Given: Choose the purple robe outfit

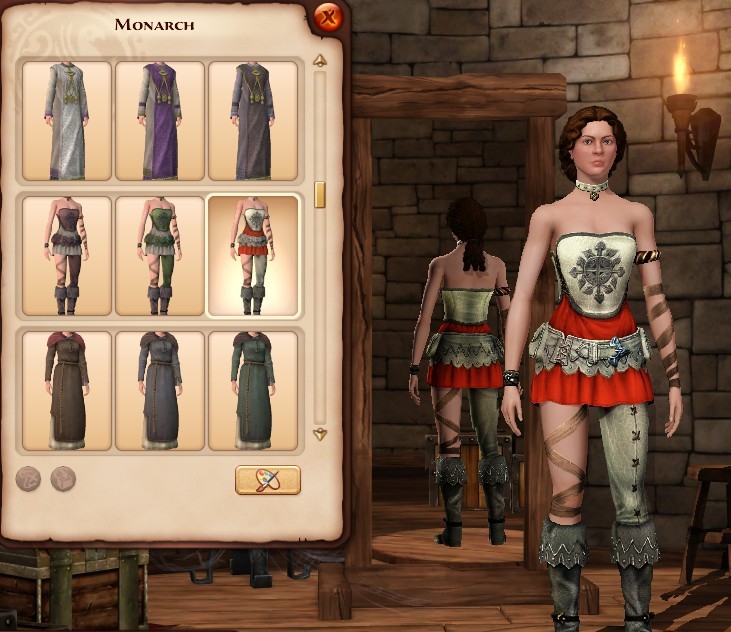Looking at the screenshot, I should tap(160, 121).
